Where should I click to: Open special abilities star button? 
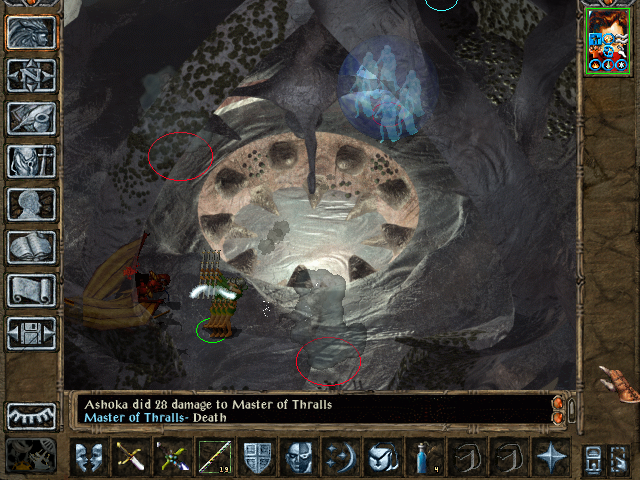pos(551,457)
